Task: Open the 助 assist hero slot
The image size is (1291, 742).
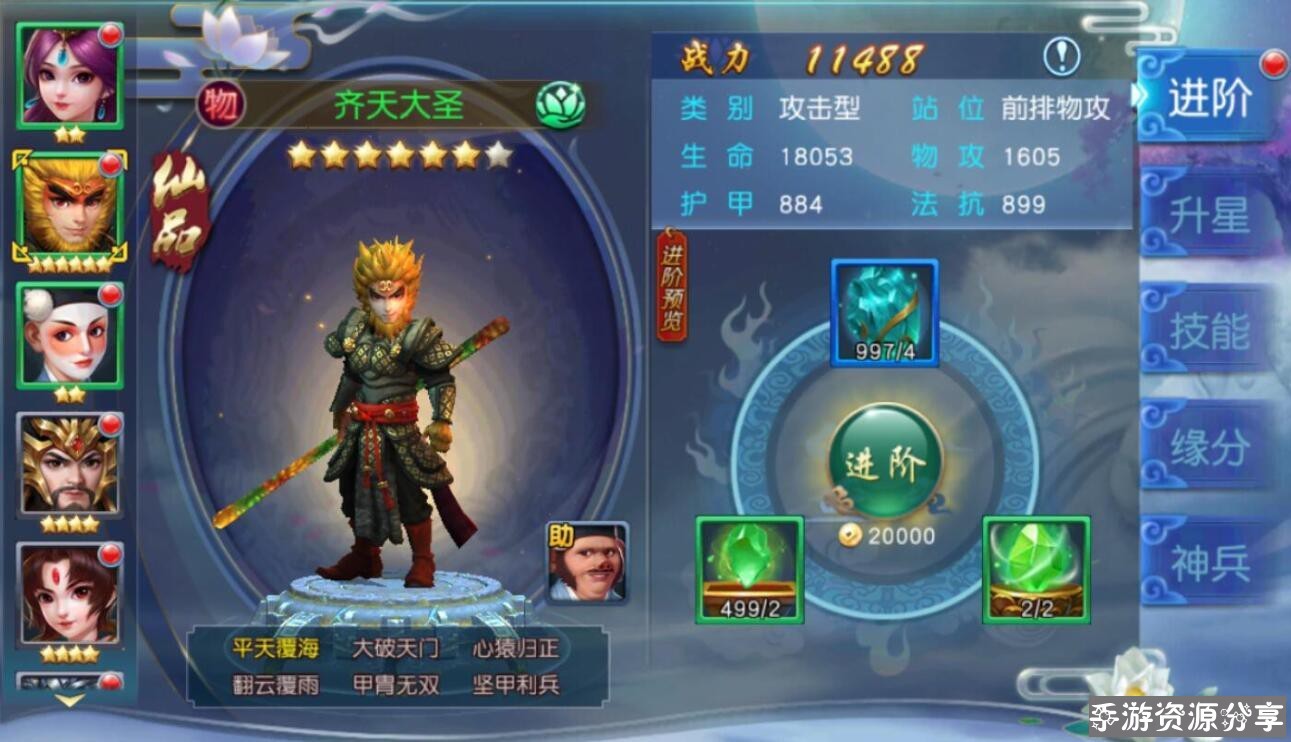Action: [x=588, y=562]
